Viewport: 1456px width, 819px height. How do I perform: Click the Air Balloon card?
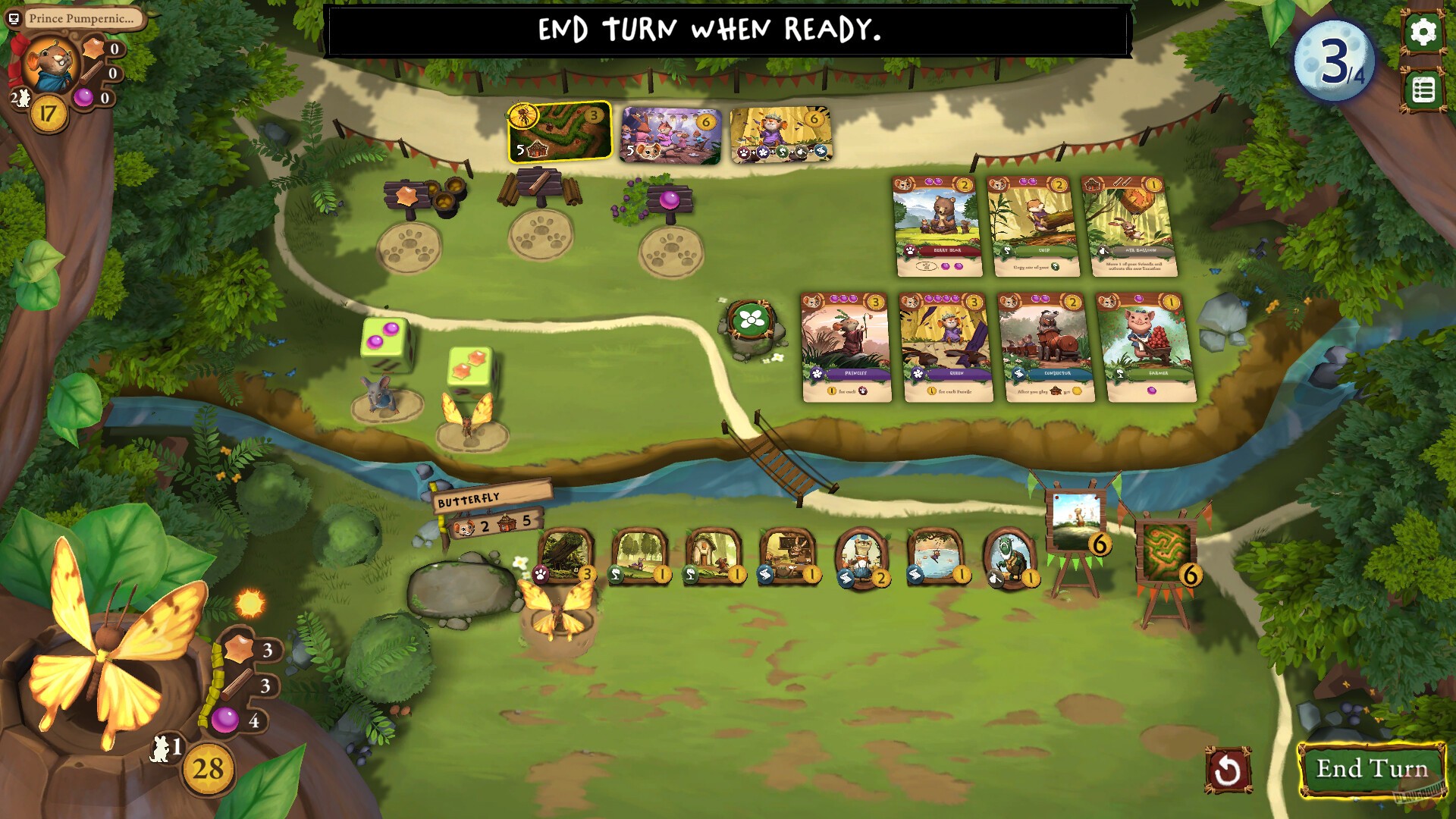pos(1126,226)
